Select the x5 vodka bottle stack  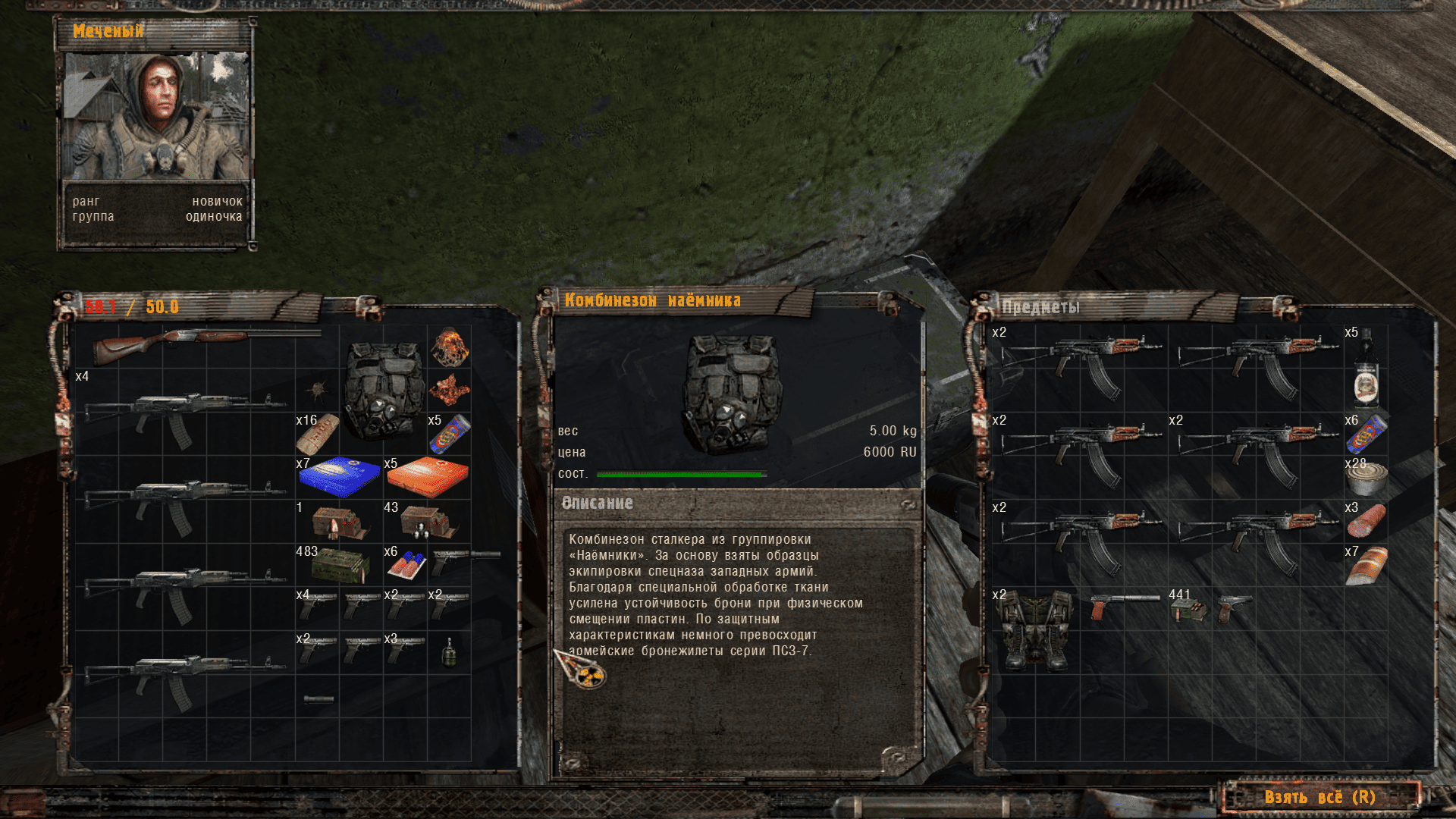(1366, 368)
